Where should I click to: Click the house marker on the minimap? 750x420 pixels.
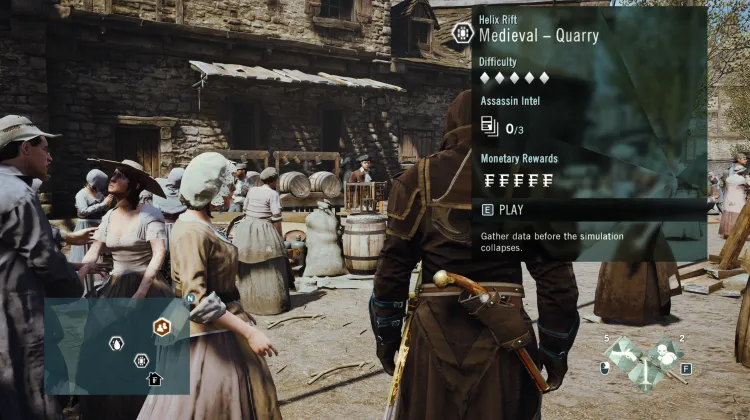(154, 378)
